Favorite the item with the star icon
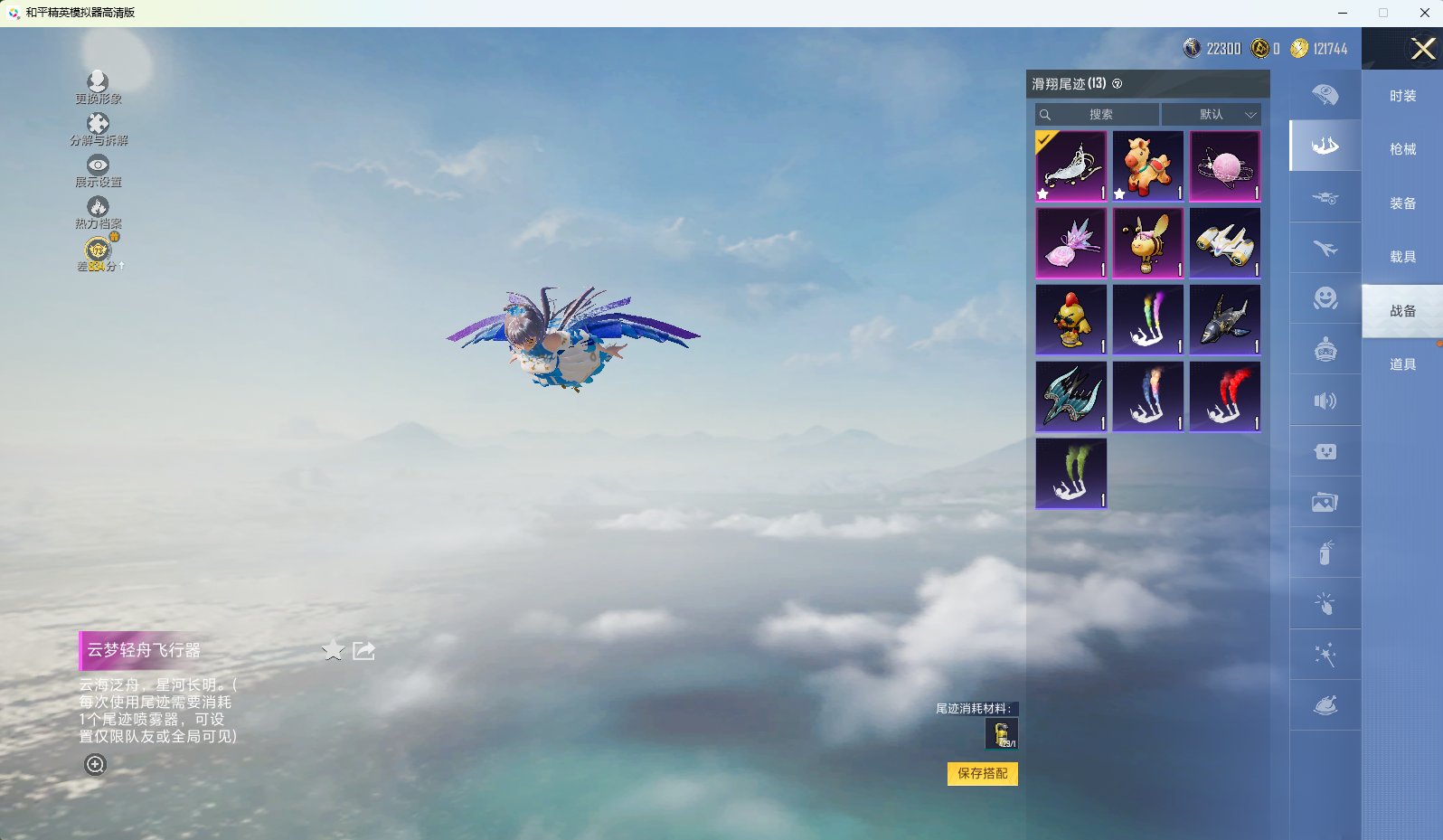 [334, 650]
